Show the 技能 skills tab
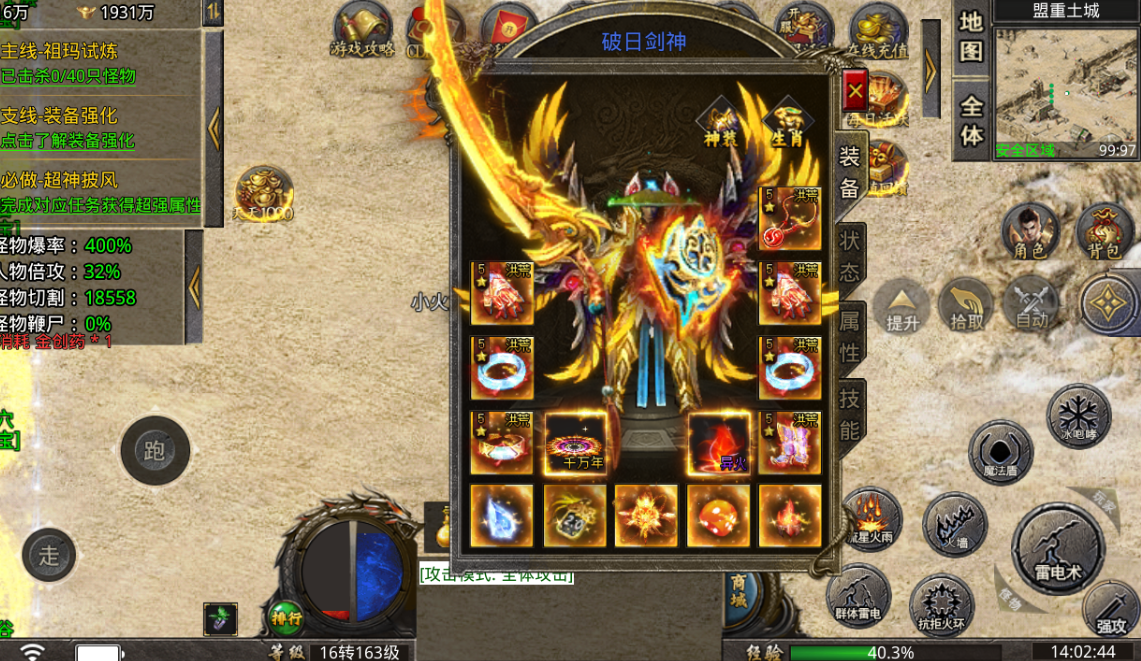The image size is (1141, 661). click(850, 413)
